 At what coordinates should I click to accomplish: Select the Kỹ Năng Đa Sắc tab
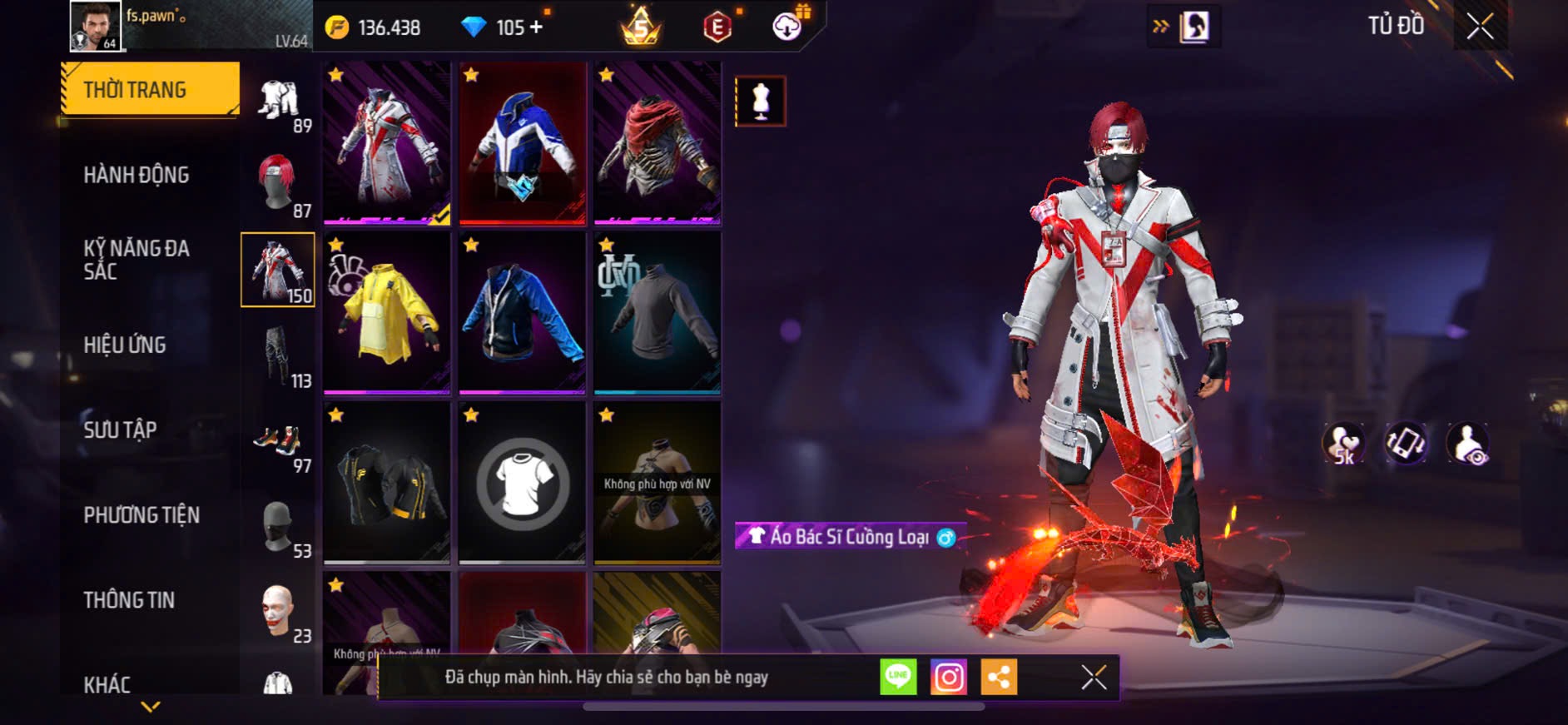(x=136, y=260)
